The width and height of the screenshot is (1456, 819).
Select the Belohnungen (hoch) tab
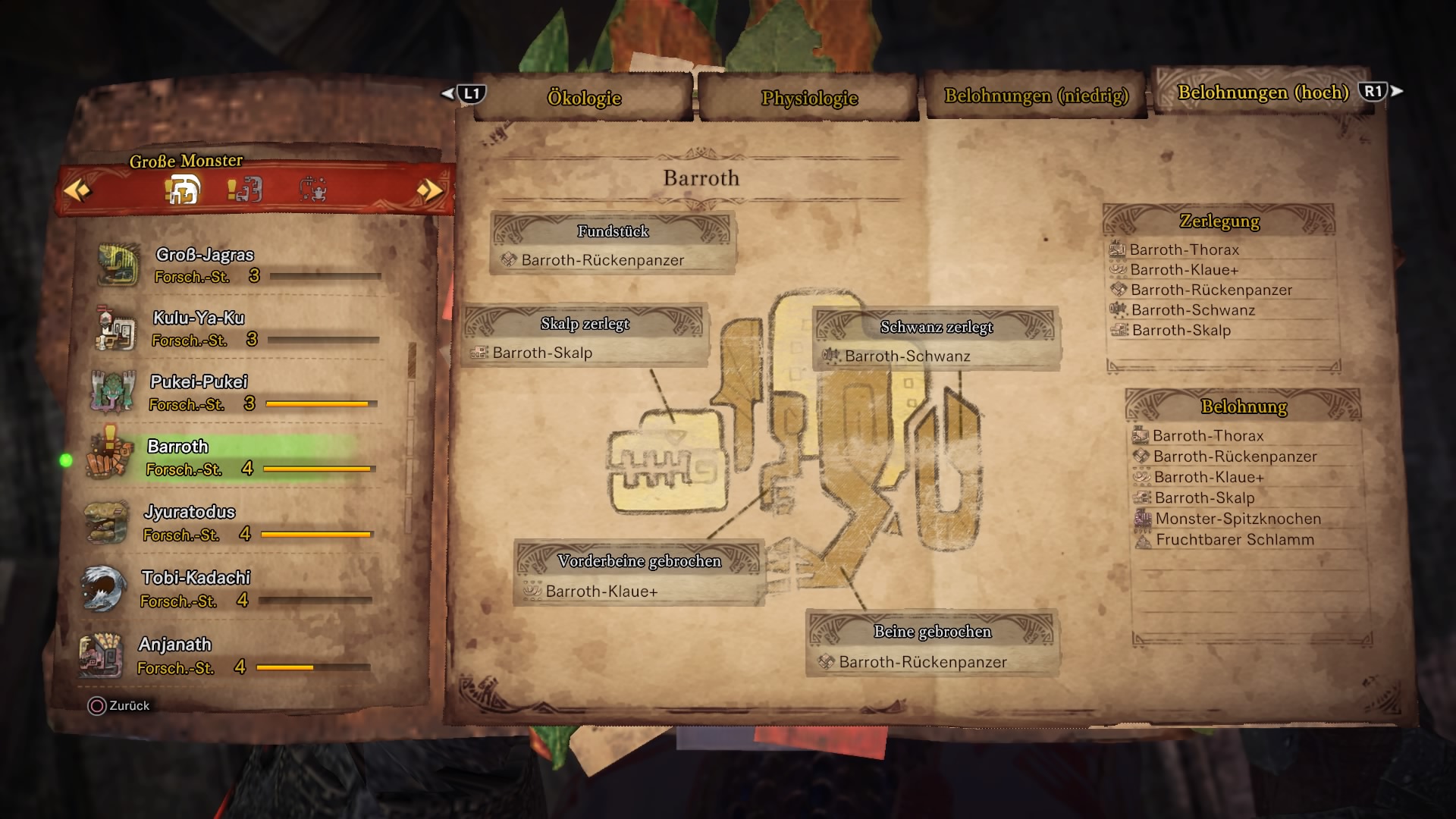[1263, 93]
